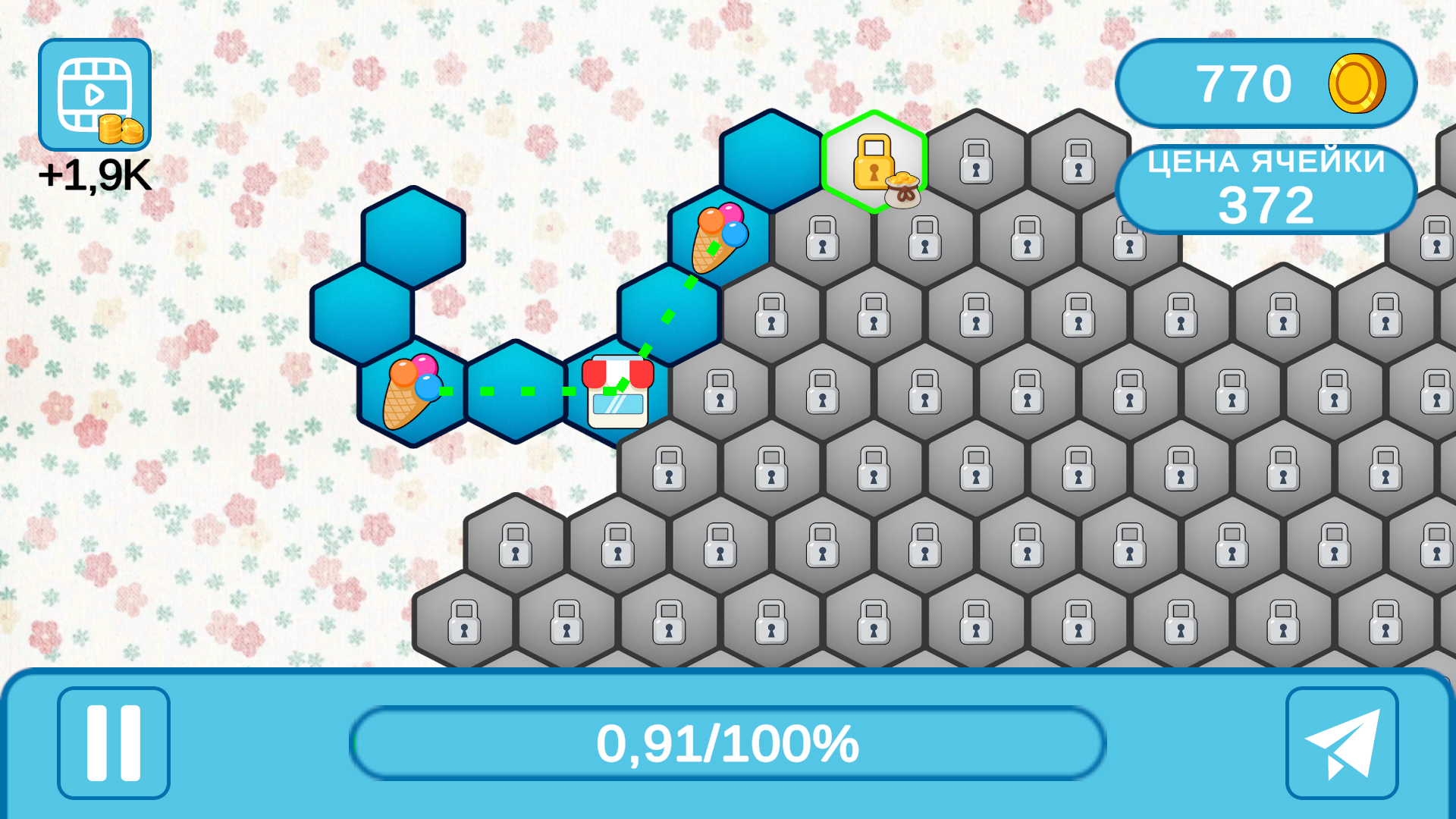Click the upper ice cream cone on the board
The width and height of the screenshot is (1456, 819).
tap(720, 239)
